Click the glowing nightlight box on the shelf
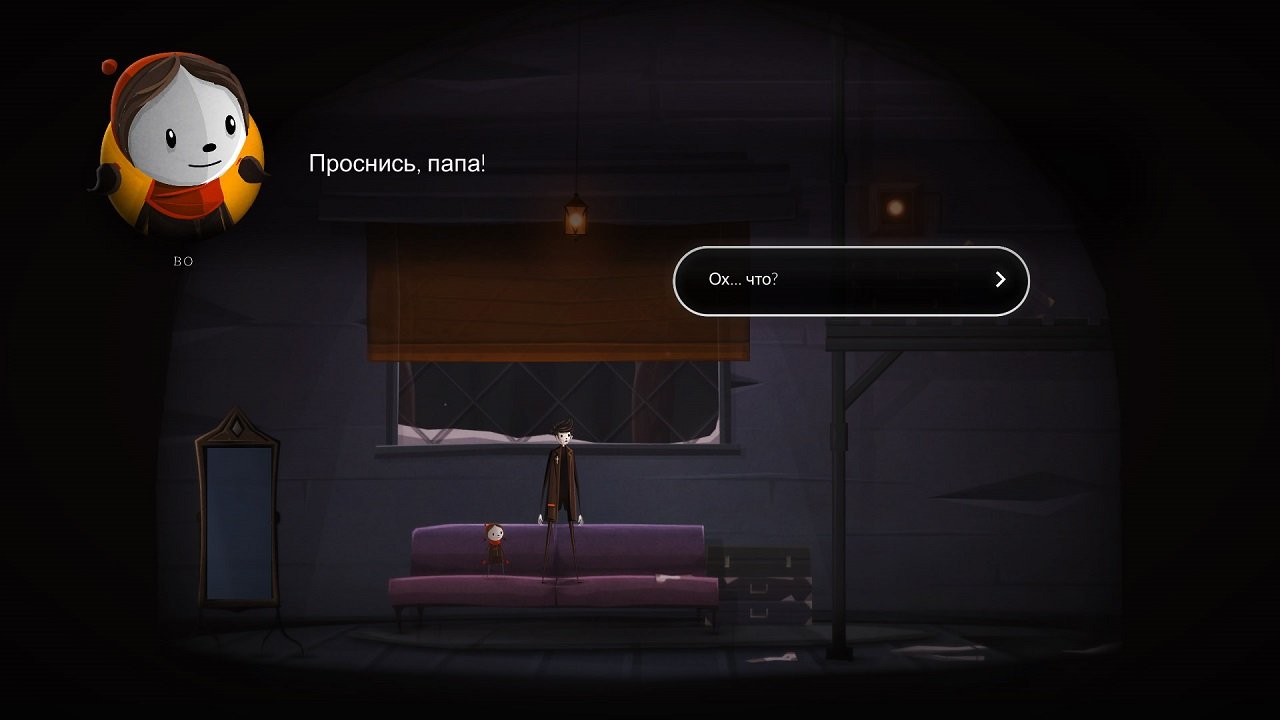 pos(897,207)
